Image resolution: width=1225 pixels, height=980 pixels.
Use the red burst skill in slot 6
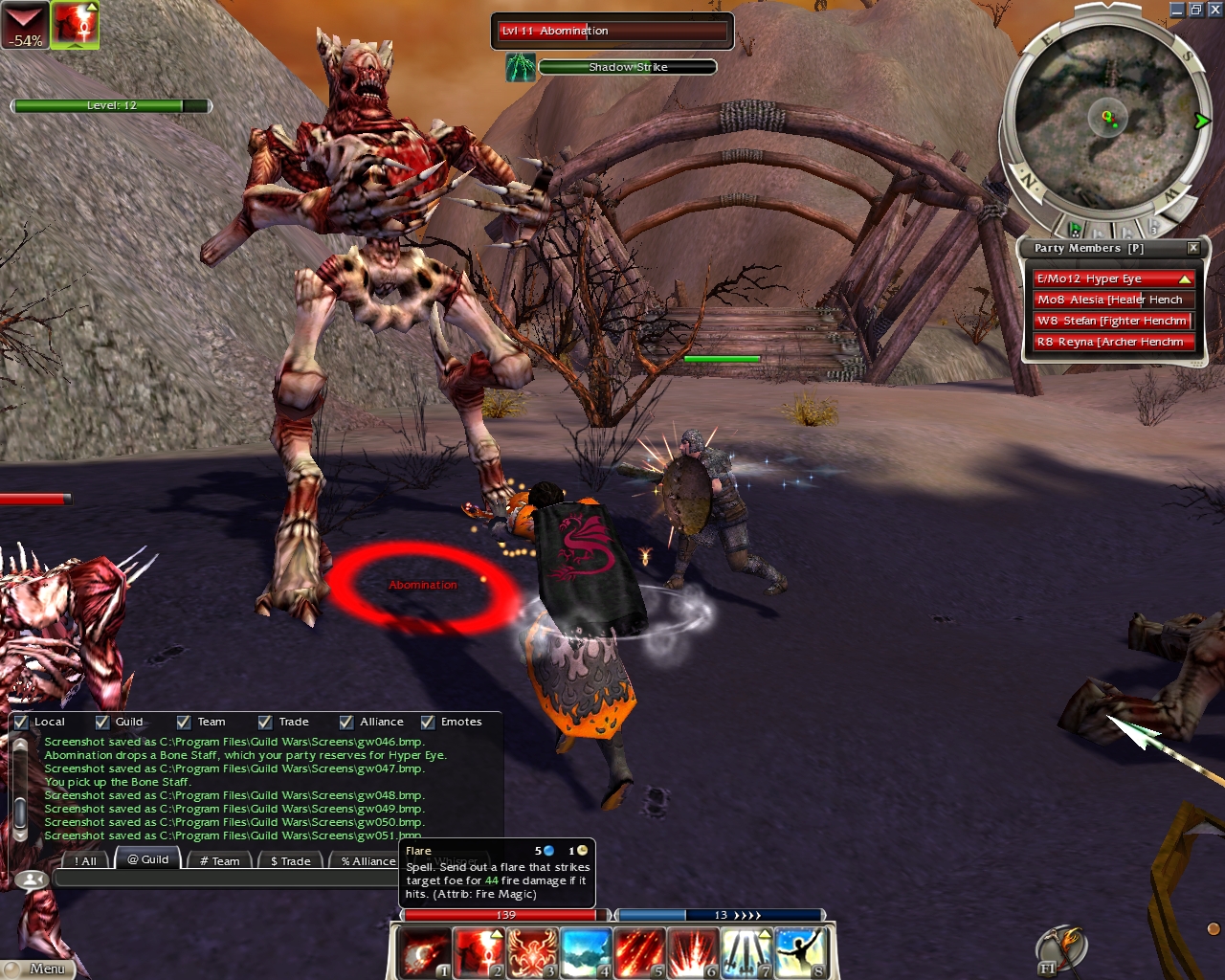click(693, 953)
